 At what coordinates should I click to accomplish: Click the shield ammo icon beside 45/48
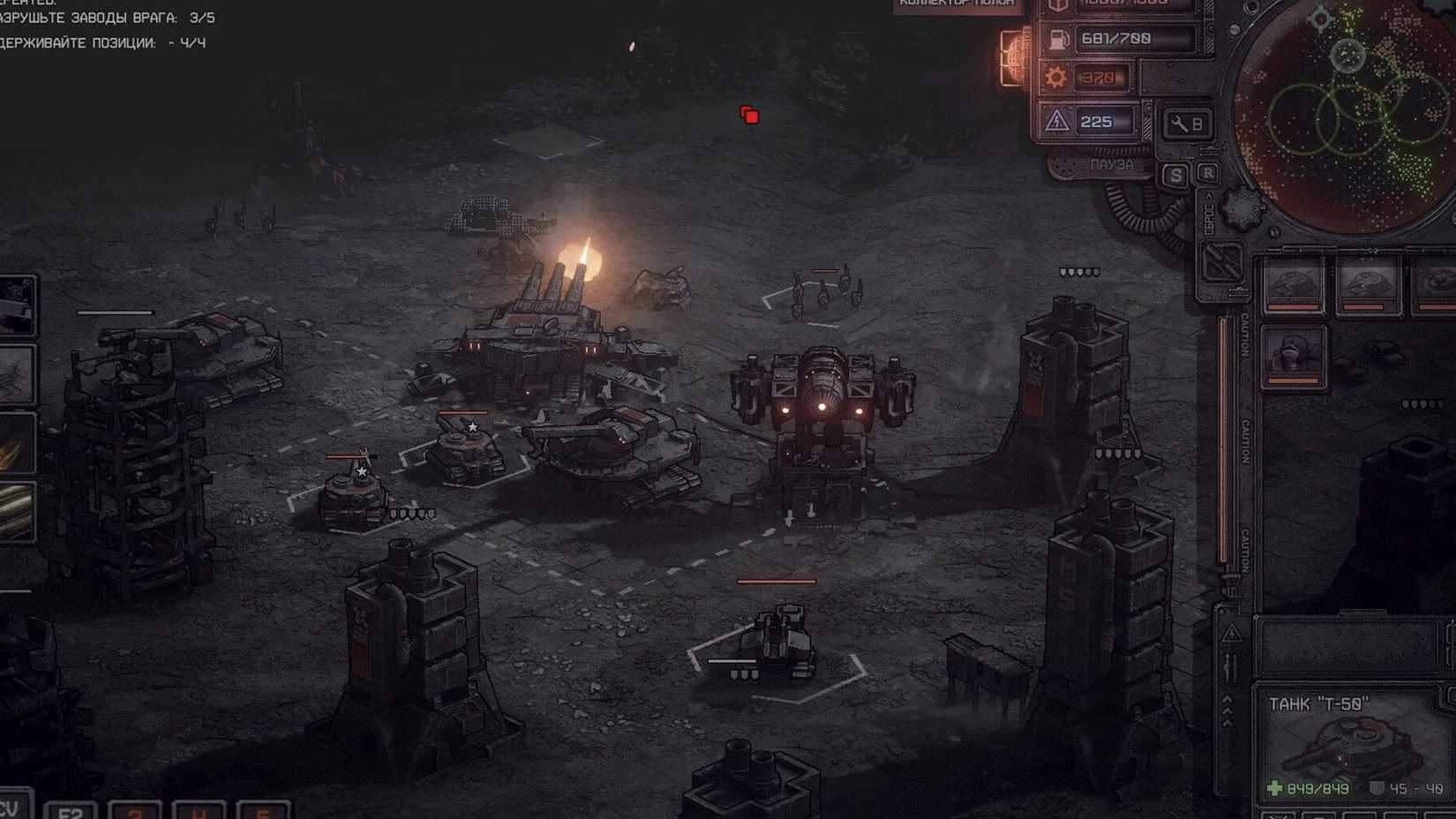click(x=1377, y=788)
